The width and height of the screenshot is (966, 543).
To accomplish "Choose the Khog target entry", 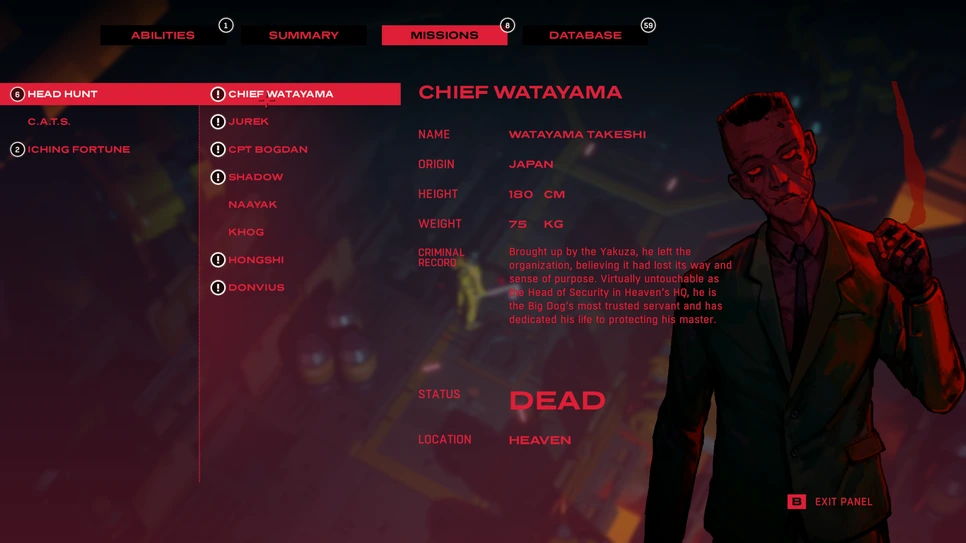I will (x=246, y=232).
